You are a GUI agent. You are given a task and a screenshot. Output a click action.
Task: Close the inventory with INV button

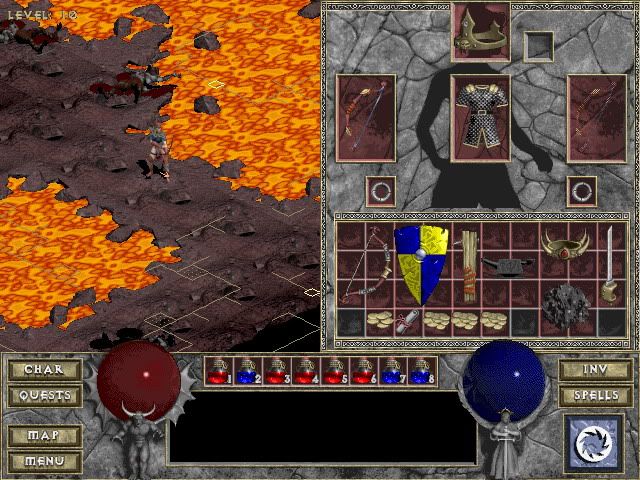(x=594, y=370)
